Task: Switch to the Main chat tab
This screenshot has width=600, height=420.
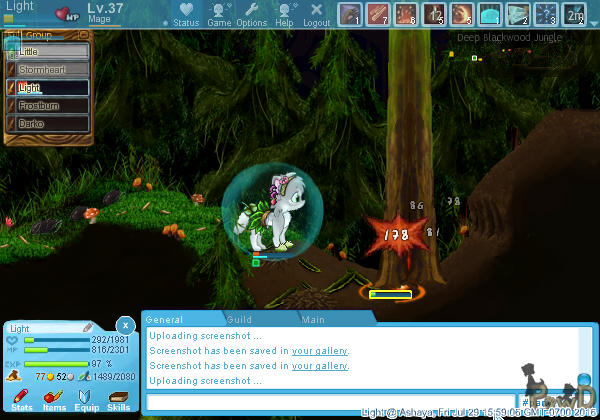Action: (313, 320)
